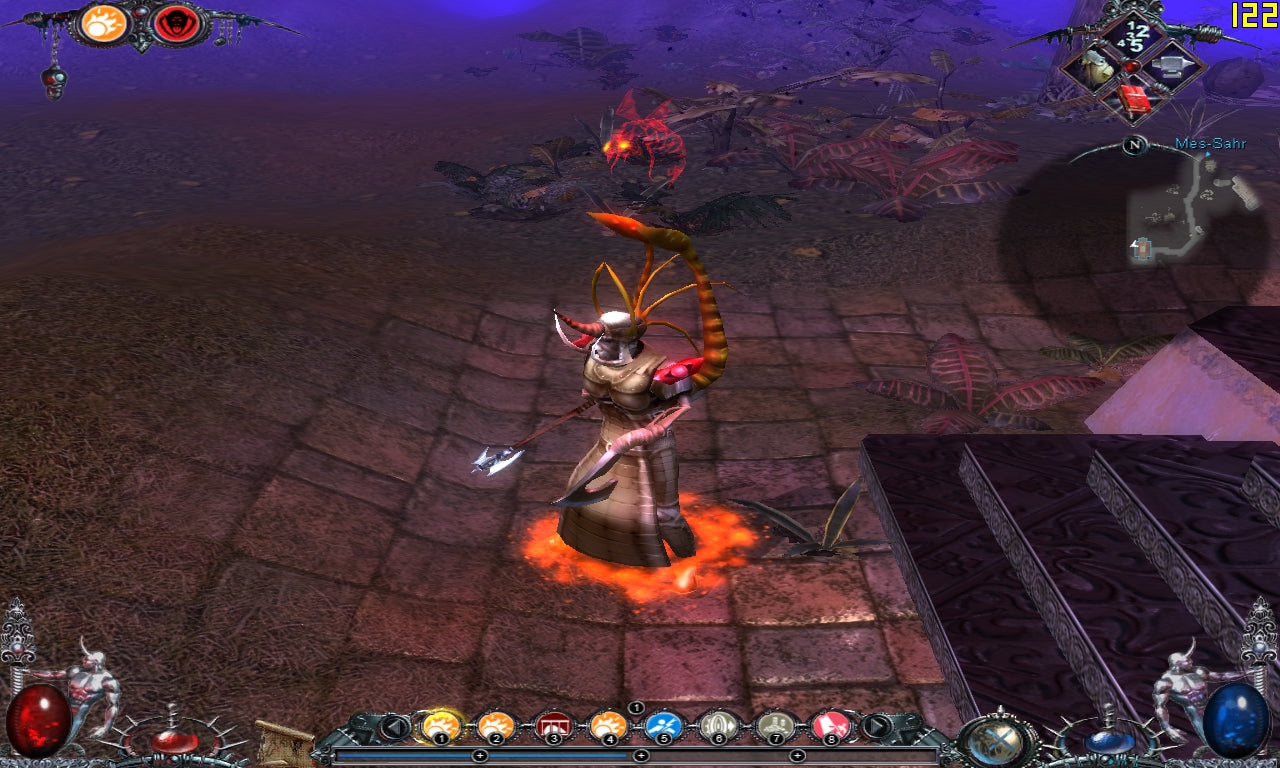Activate the fire skill in hotbar slot 1
1280x768 pixels.
[x=441, y=726]
